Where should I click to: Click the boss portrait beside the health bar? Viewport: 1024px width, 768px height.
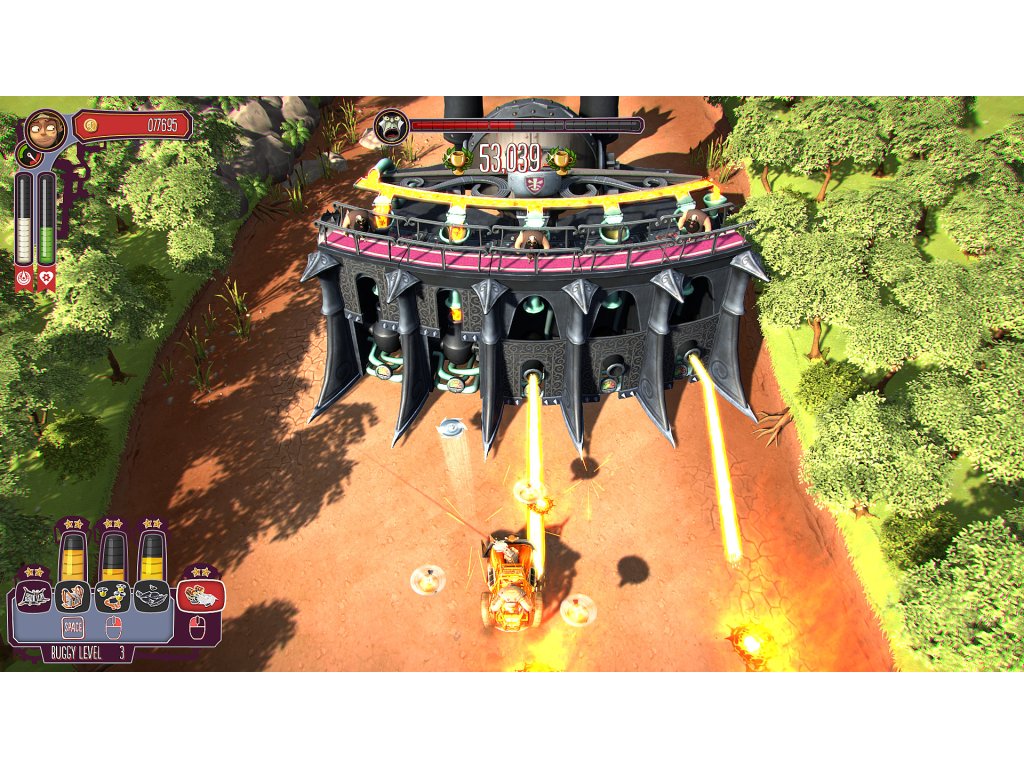click(391, 126)
